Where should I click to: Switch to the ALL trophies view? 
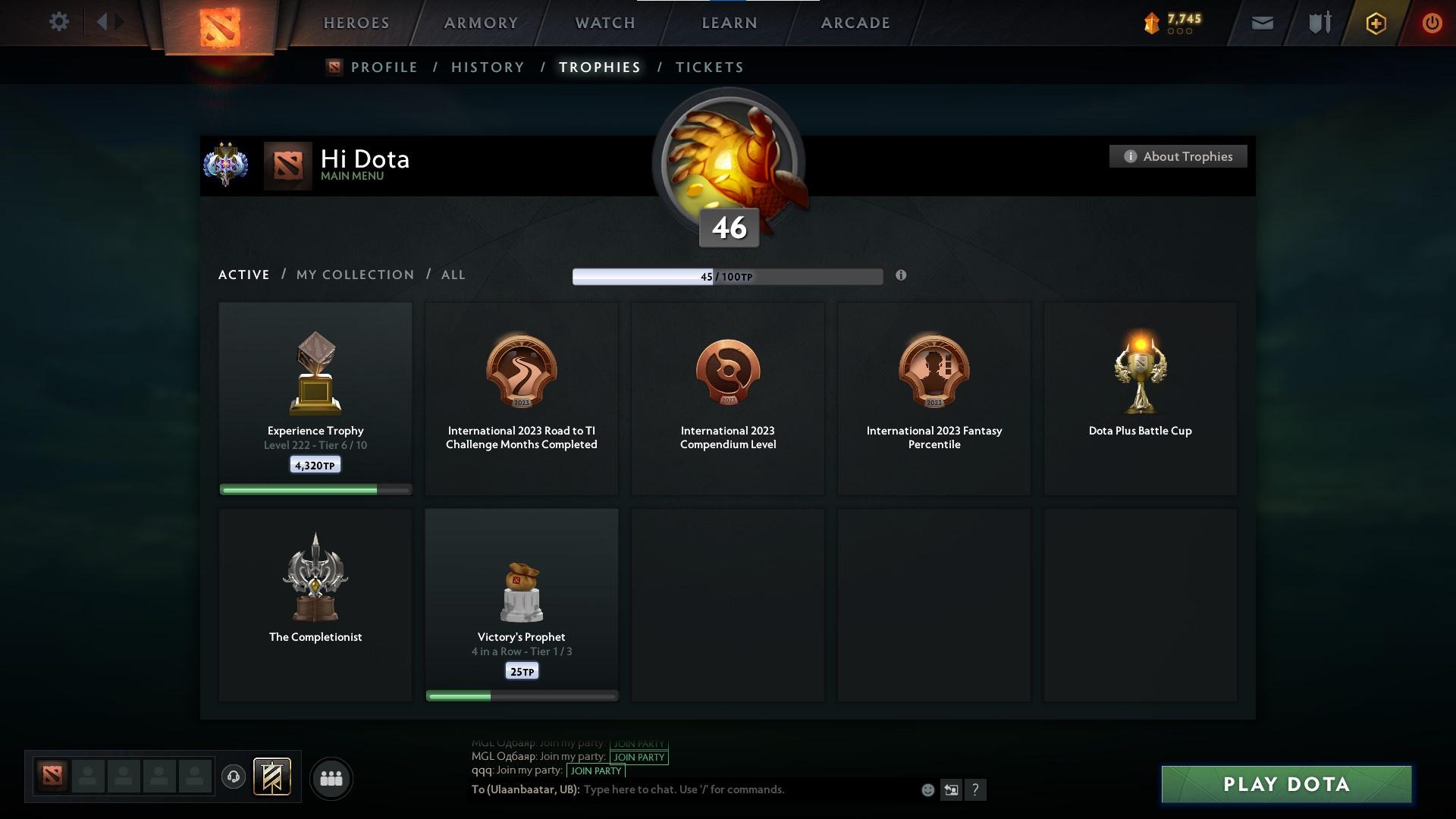453,275
